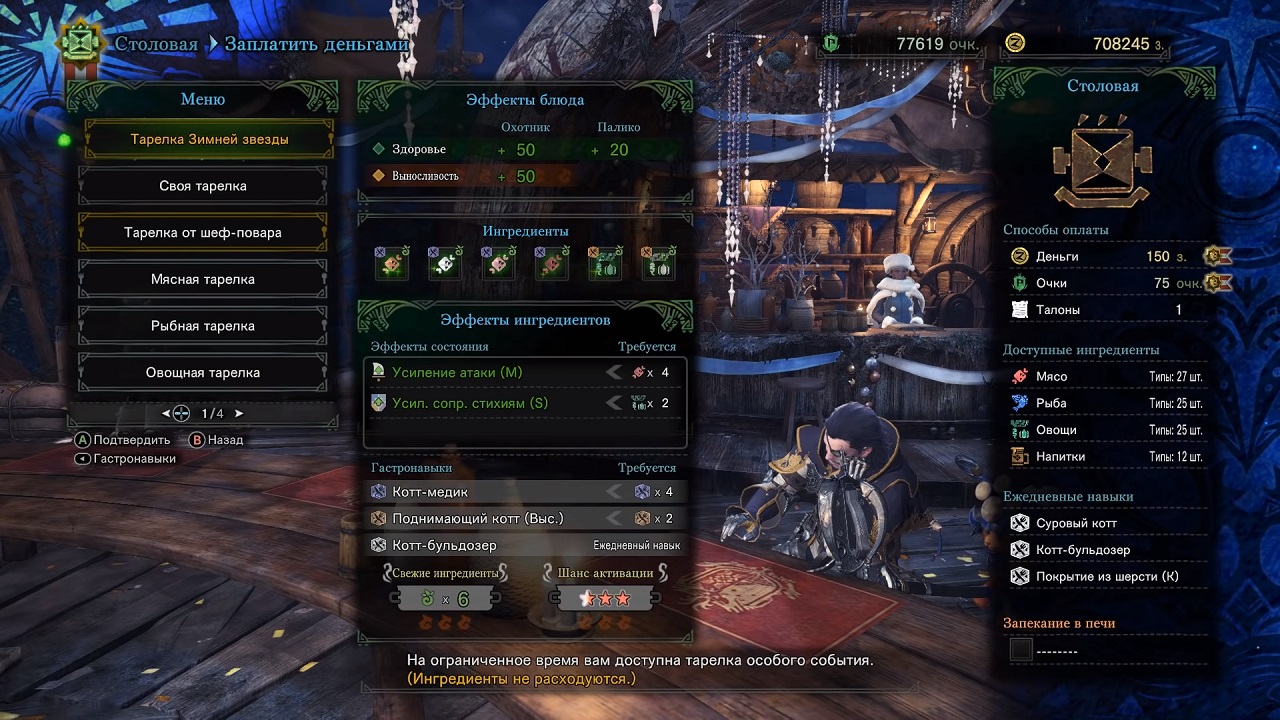Image resolution: width=1280 pixels, height=720 pixels.
Task: Select the Усиление атаки (M) effect row
Action: click(524, 373)
